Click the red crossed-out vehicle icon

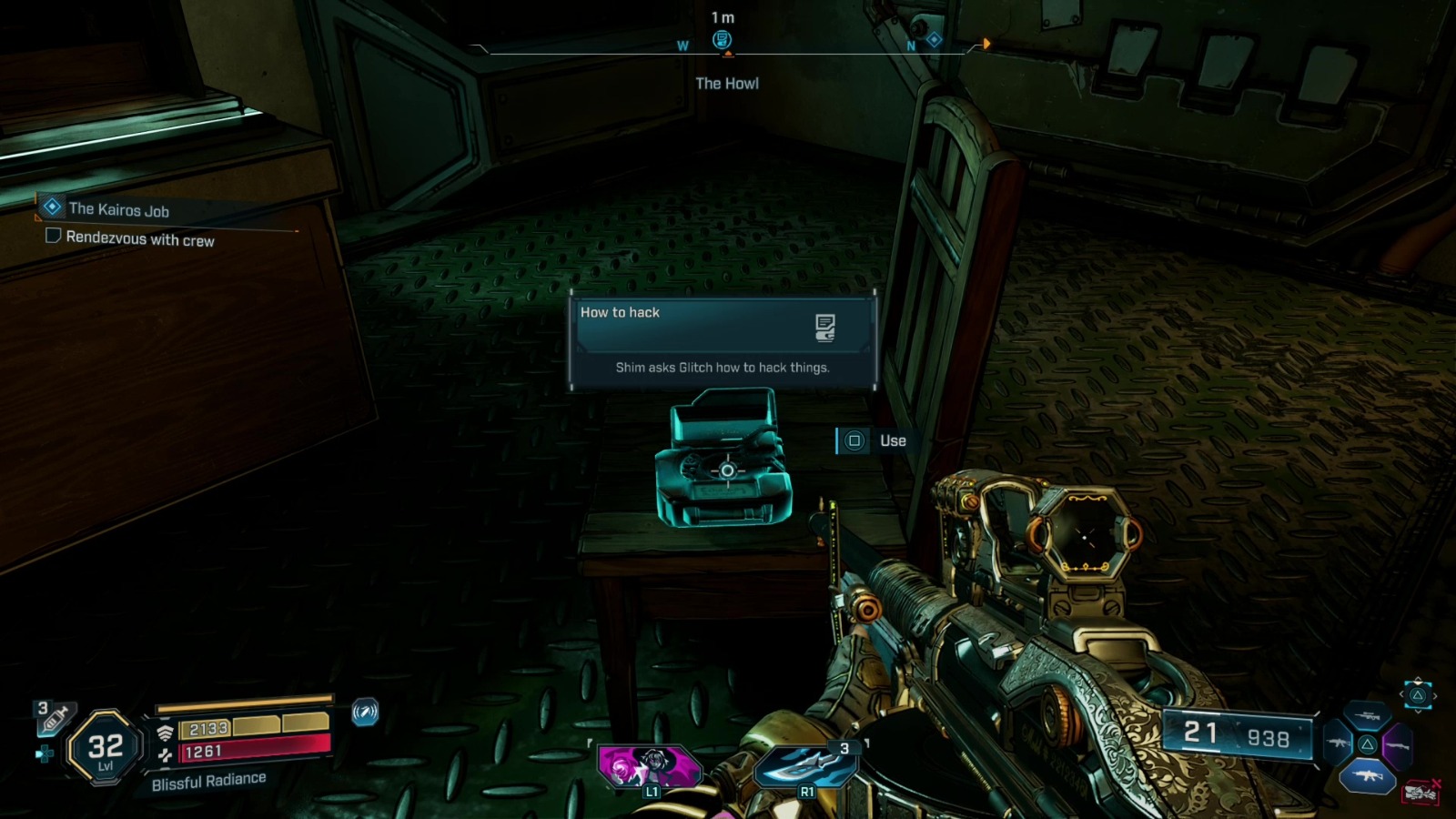(1421, 793)
